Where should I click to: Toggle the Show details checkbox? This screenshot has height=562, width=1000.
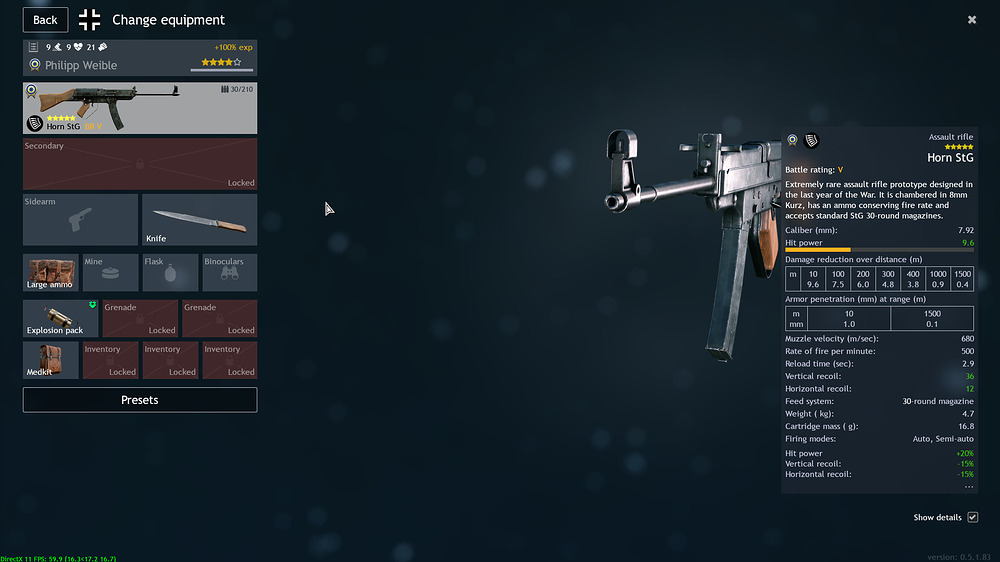coord(972,517)
